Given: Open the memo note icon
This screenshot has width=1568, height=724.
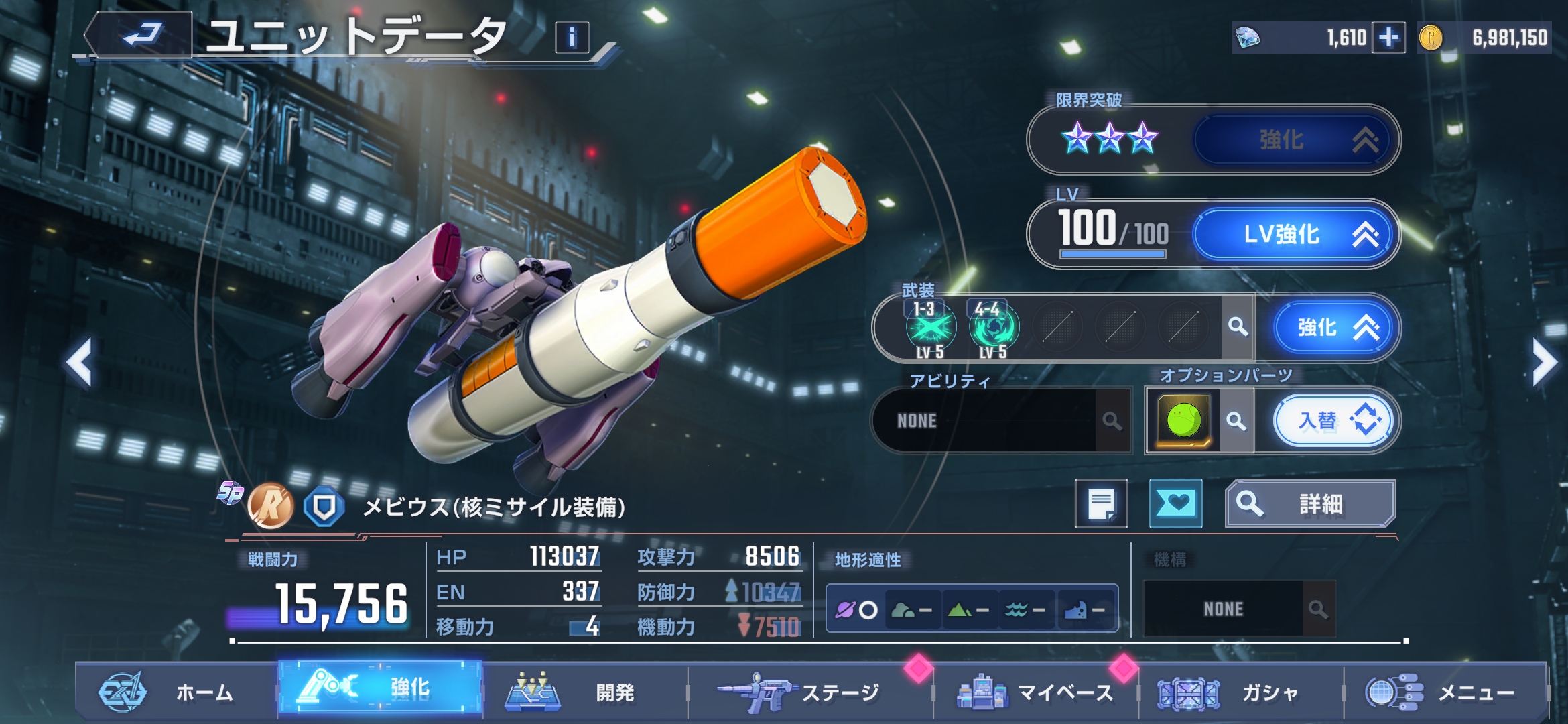Looking at the screenshot, I should pyautogui.click(x=1101, y=503).
